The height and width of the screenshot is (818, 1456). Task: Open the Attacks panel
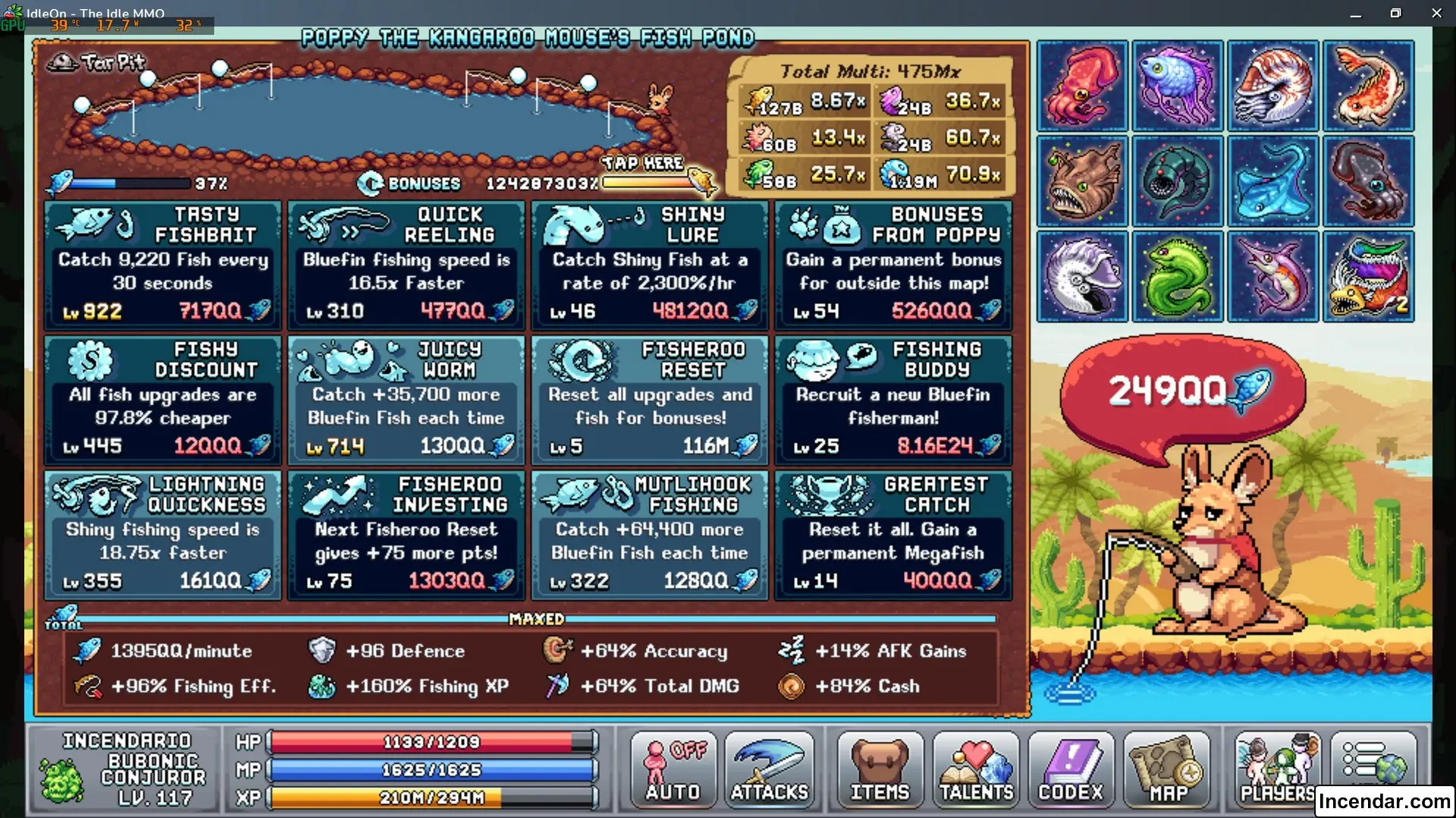[x=768, y=769]
